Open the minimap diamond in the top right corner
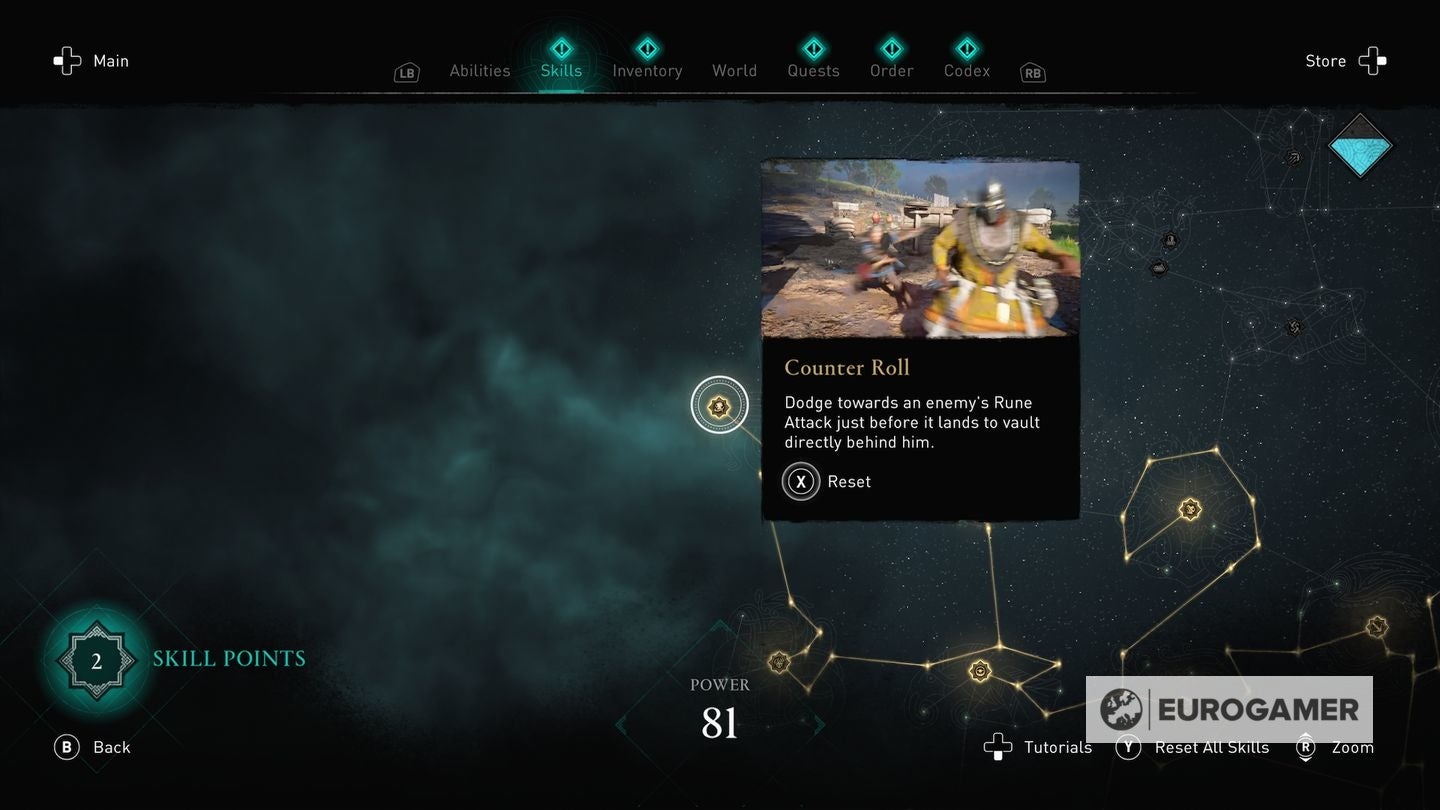1440x810 pixels. click(1360, 146)
